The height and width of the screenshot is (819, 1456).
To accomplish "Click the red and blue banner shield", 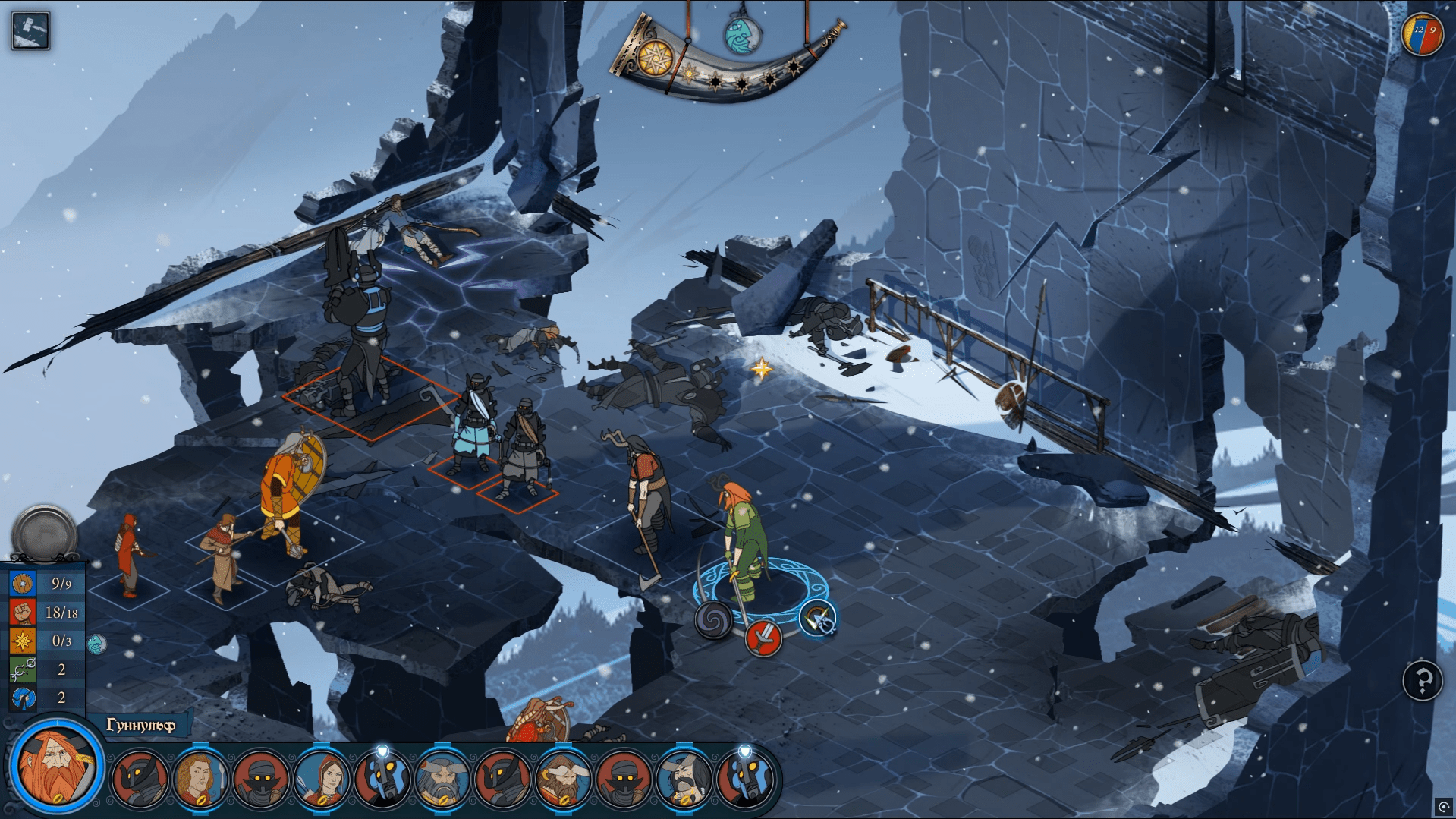I will click(x=1423, y=35).
